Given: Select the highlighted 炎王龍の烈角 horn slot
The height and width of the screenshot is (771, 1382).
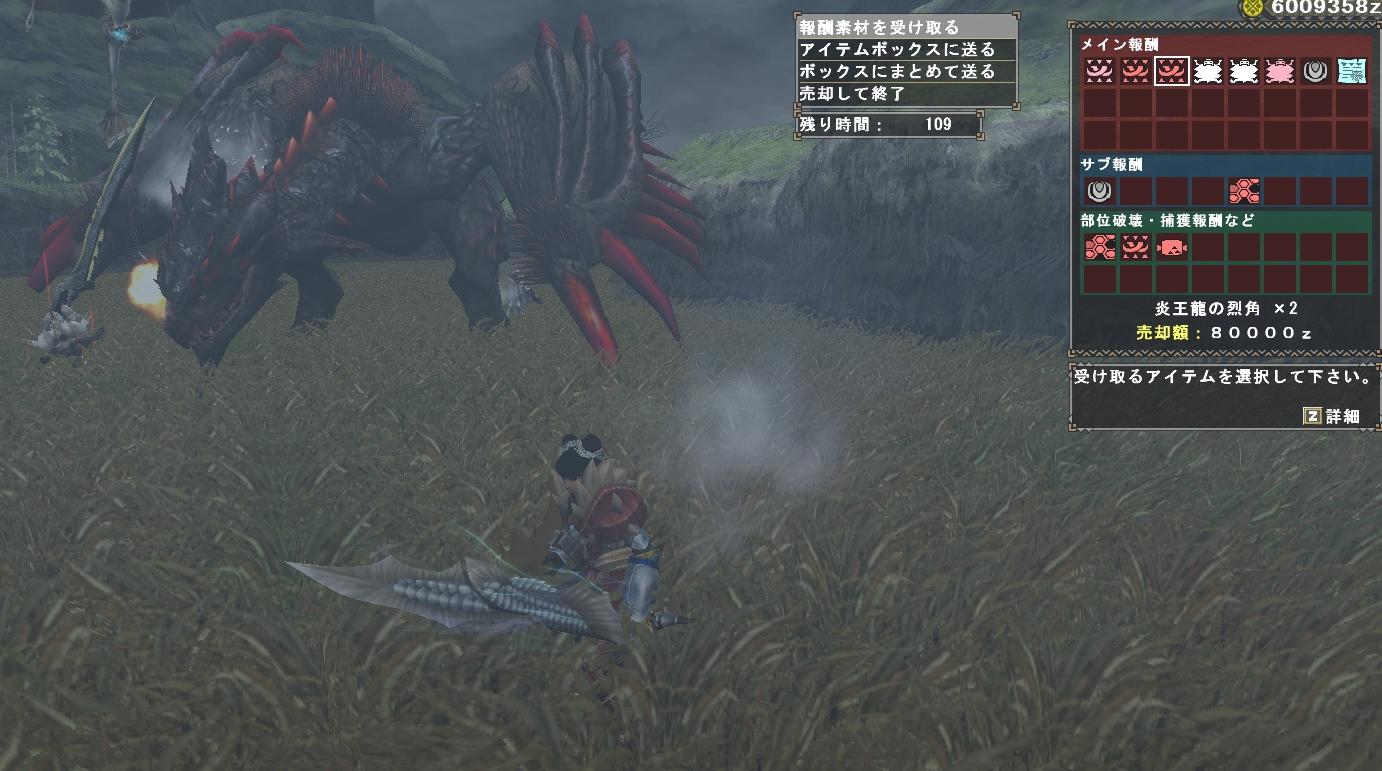Looking at the screenshot, I should pos(1171,71).
